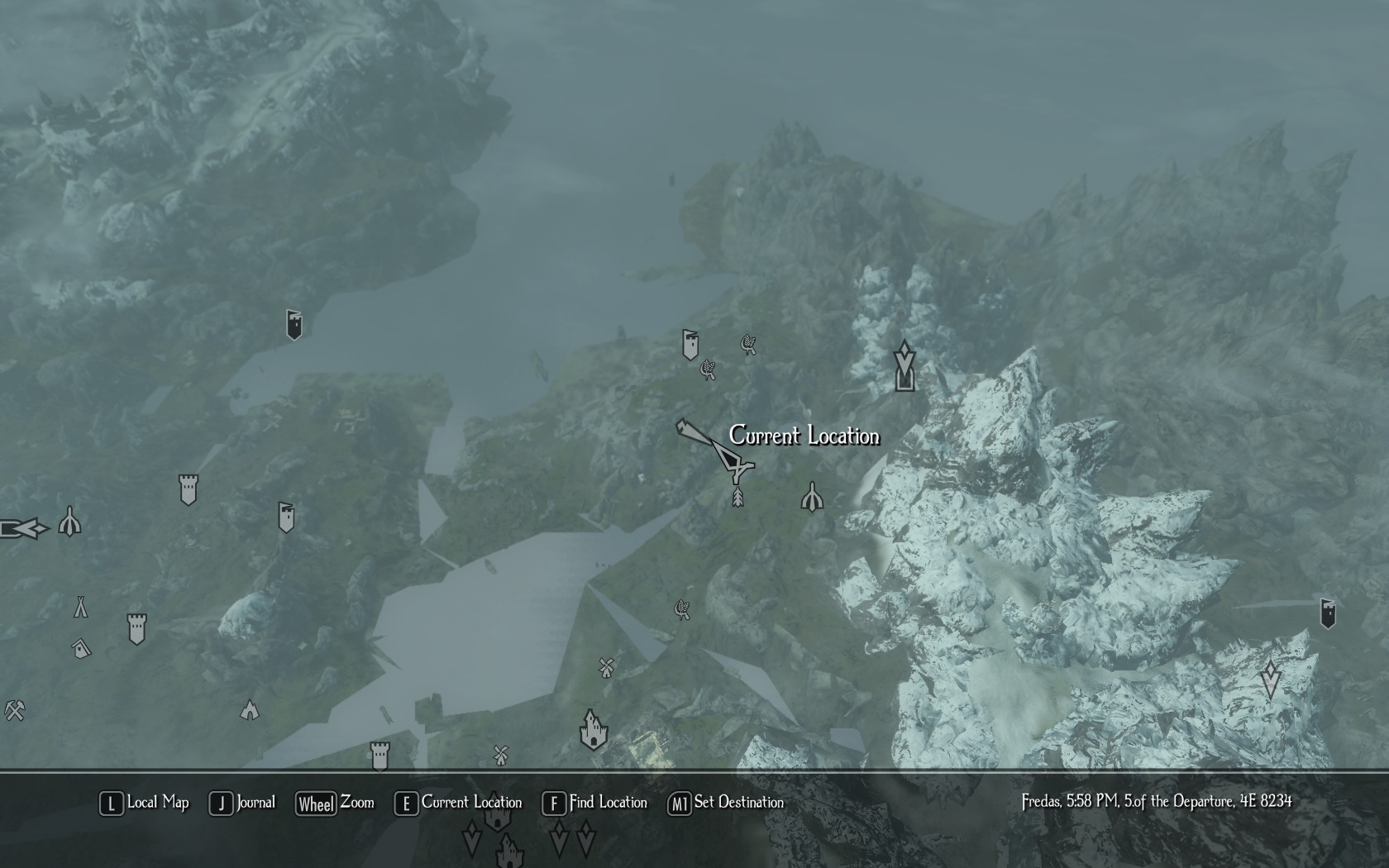Choose the shack marker below the tent
The height and width of the screenshot is (868, 1389).
81,649
